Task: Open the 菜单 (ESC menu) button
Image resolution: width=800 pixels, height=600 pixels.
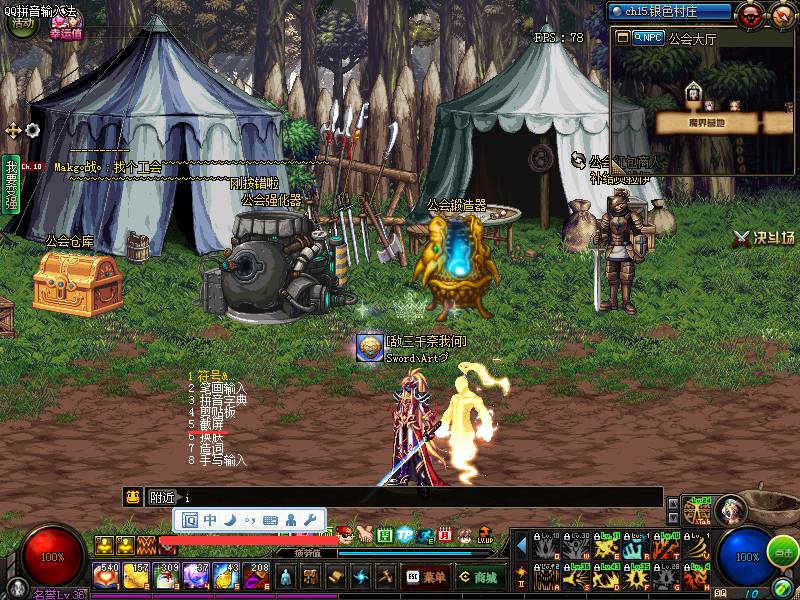Action: pyautogui.click(x=427, y=577)
